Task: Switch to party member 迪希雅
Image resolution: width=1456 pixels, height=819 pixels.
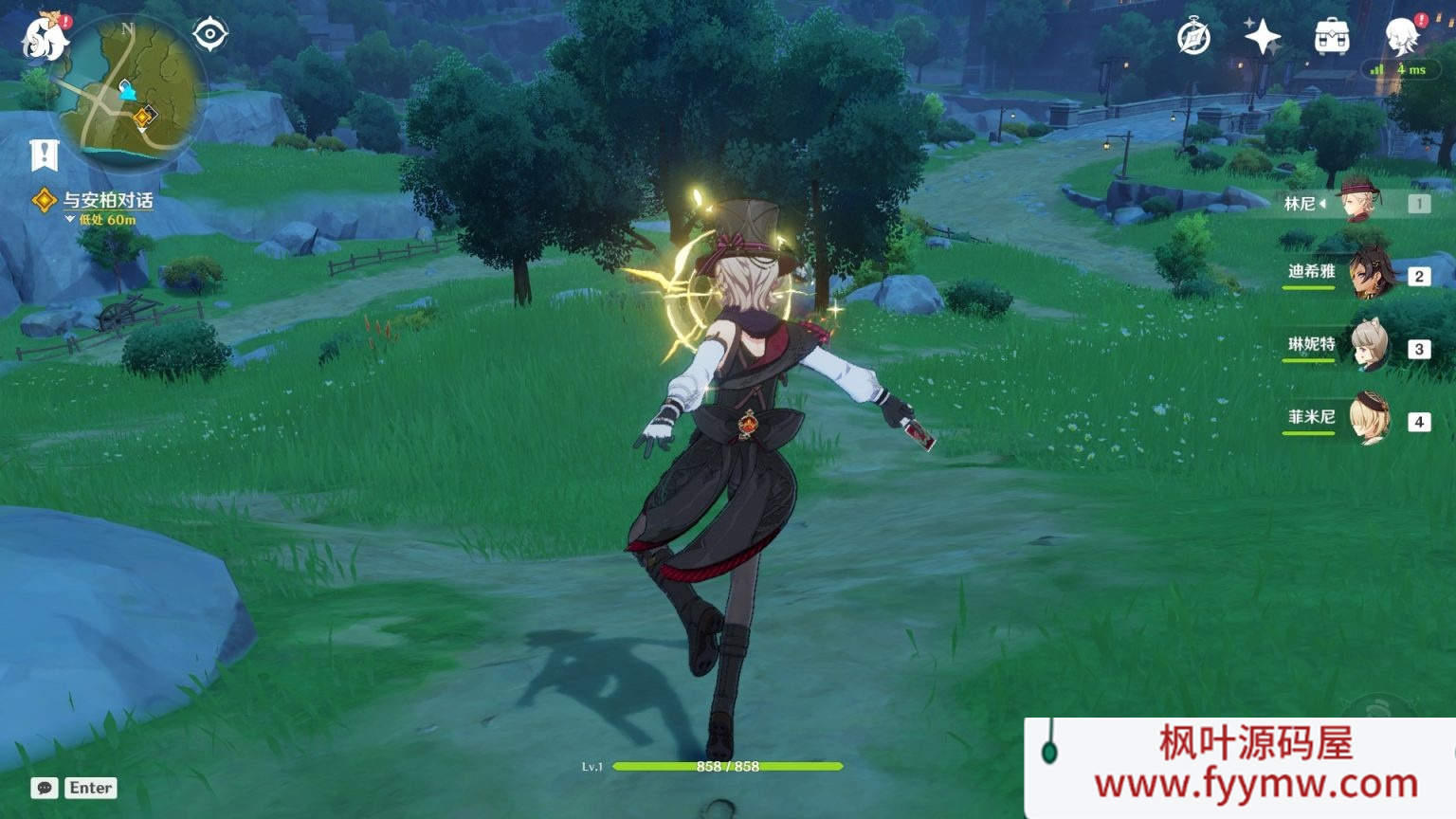Action: pyautogui.click(x=1369, y=275)
